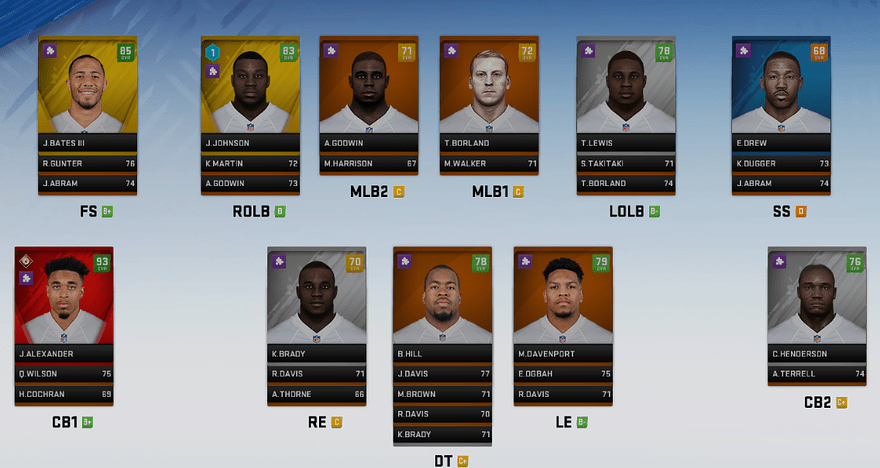
Task: Pick the B. Hill defensive tackle card
Action: click(x=442, y=298)
